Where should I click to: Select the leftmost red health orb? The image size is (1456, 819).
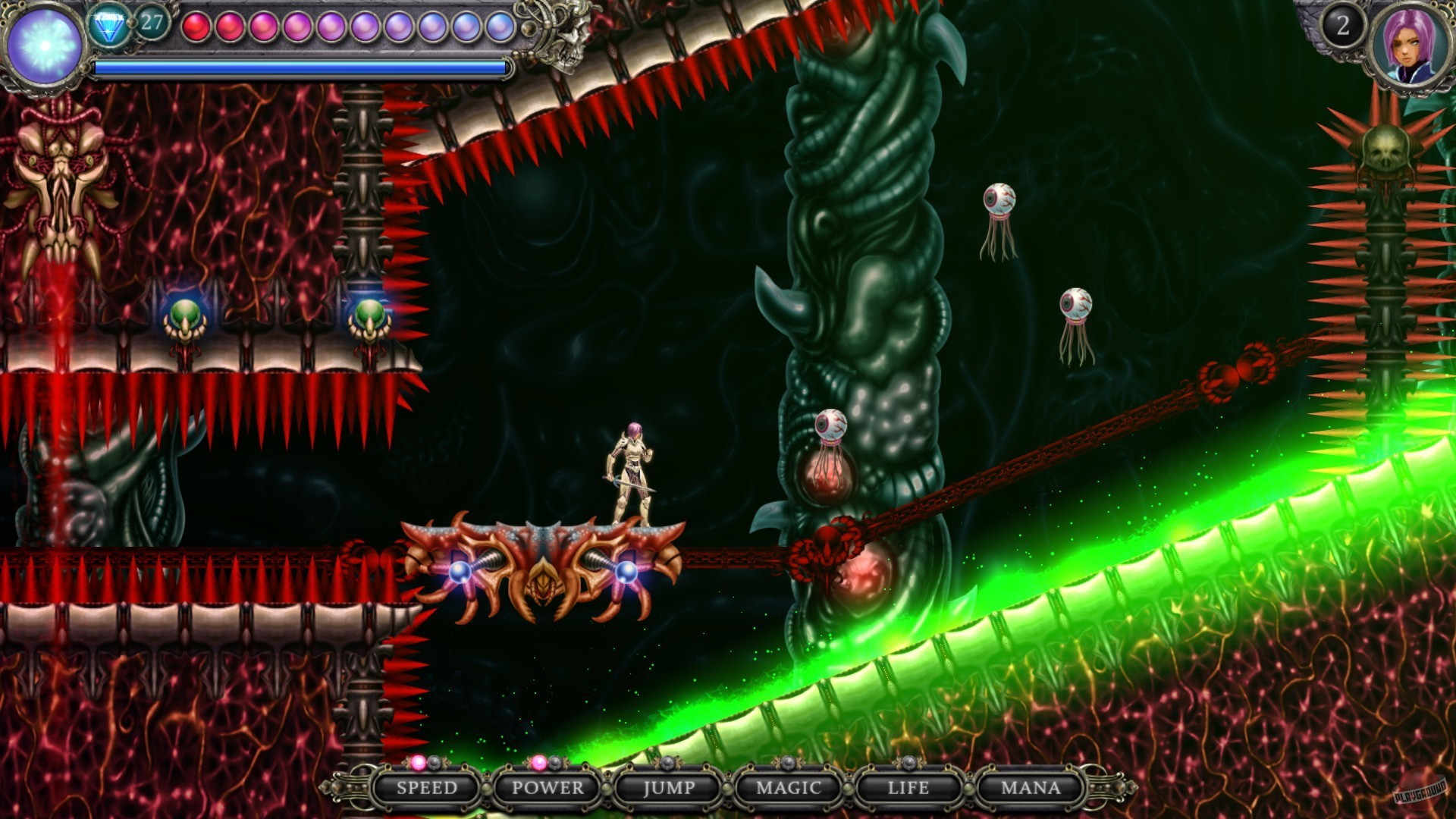point(195,27)
